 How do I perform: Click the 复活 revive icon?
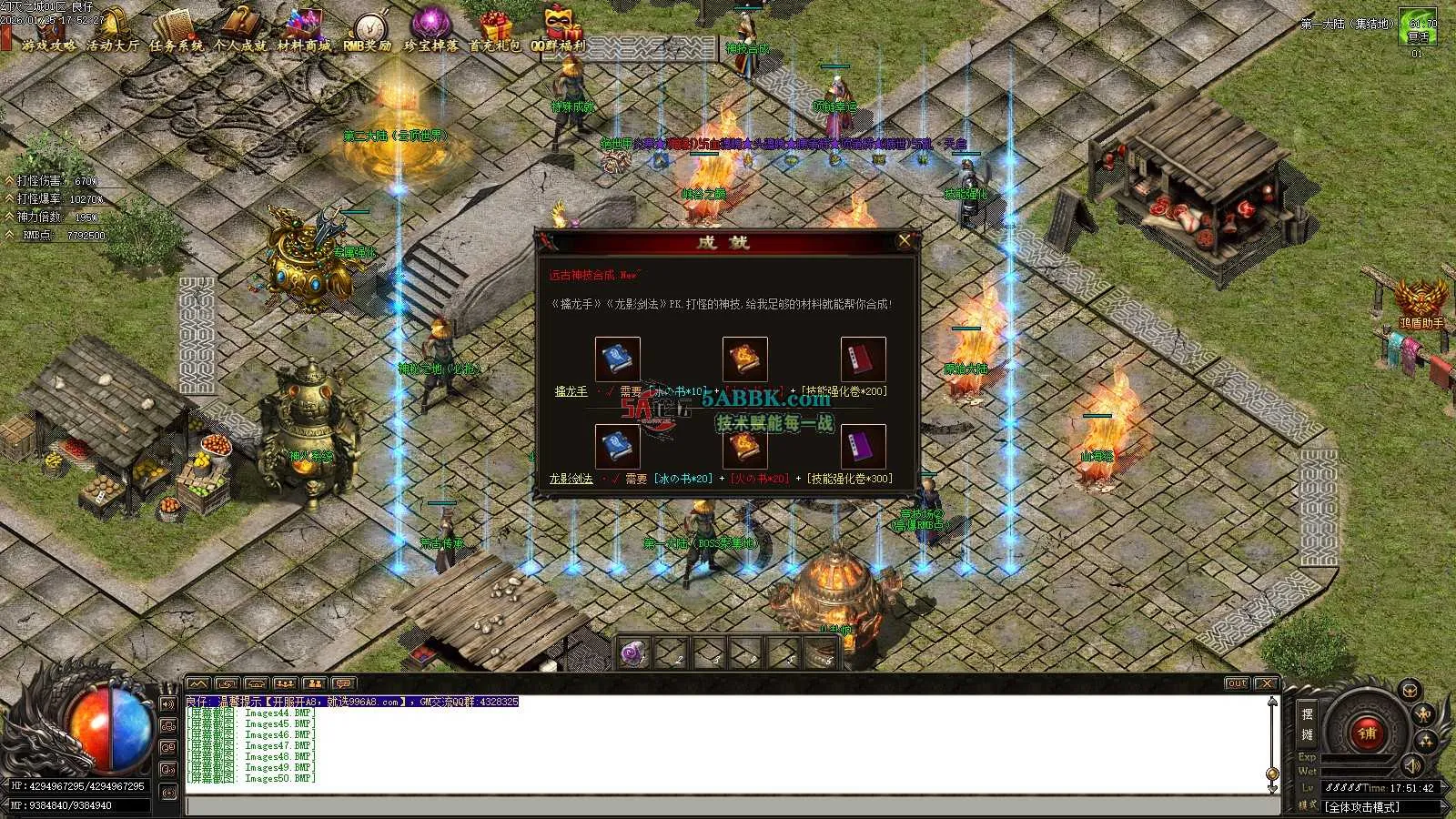coord(1418,27)
